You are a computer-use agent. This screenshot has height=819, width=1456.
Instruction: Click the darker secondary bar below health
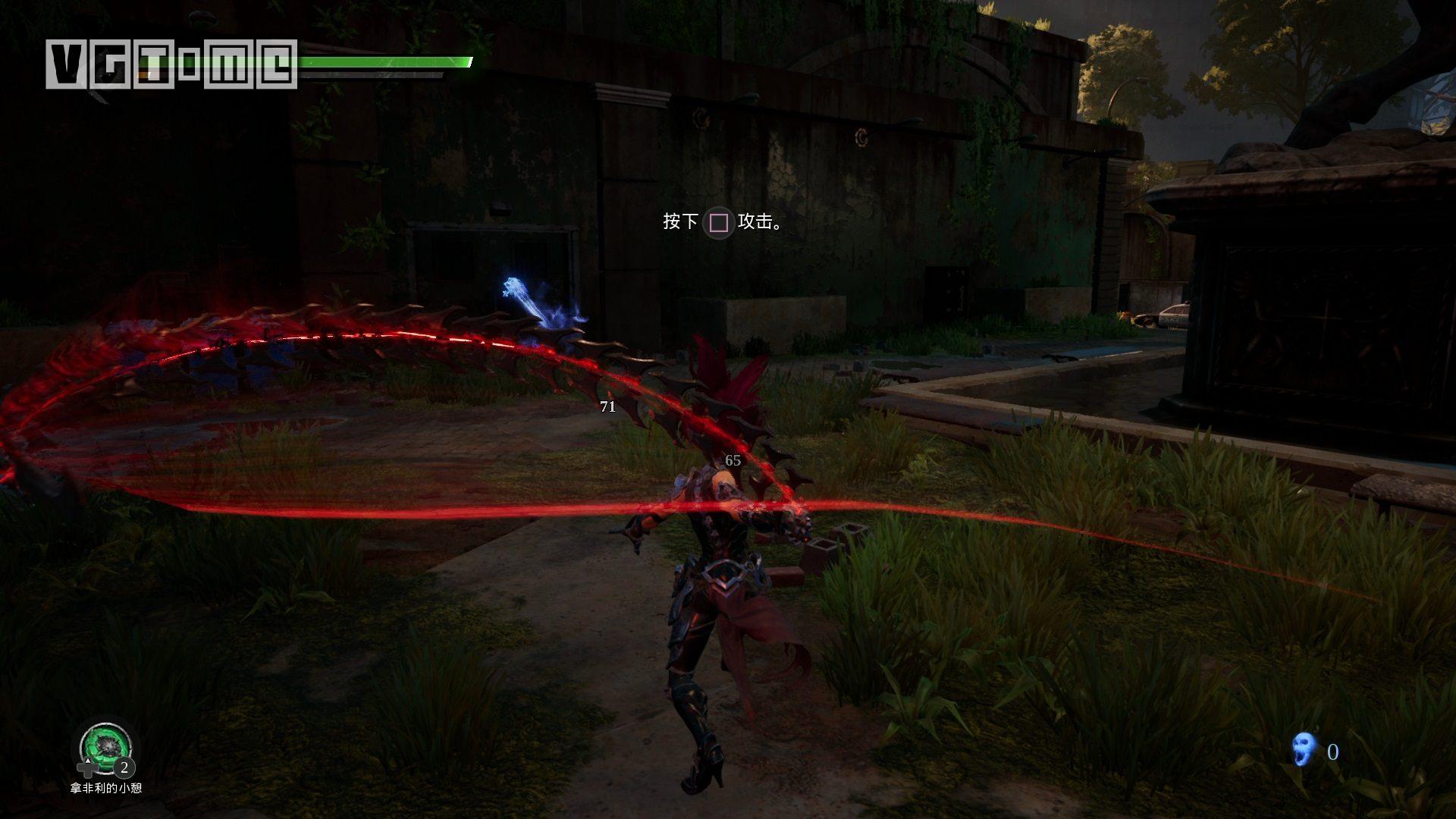click(372, 76)
